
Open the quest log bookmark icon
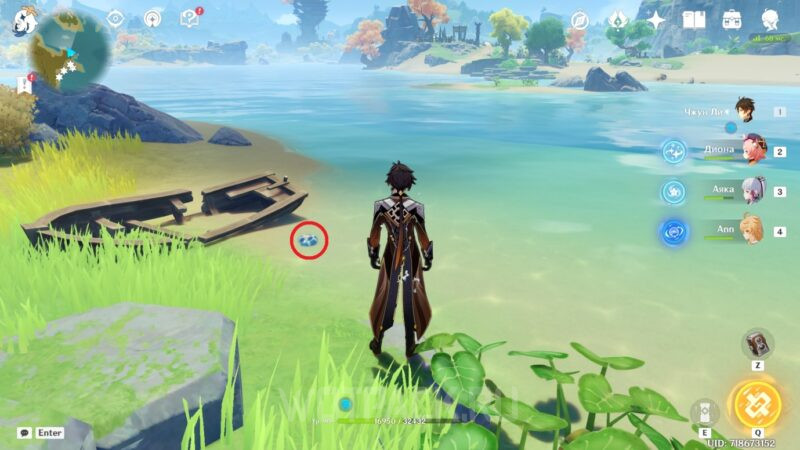point(24,84)
